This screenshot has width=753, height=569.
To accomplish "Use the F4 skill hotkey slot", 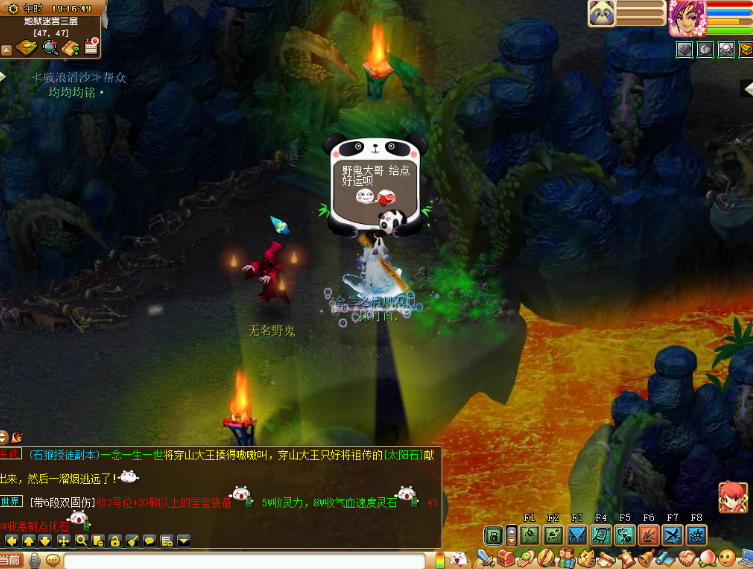I will click(600, 536).
